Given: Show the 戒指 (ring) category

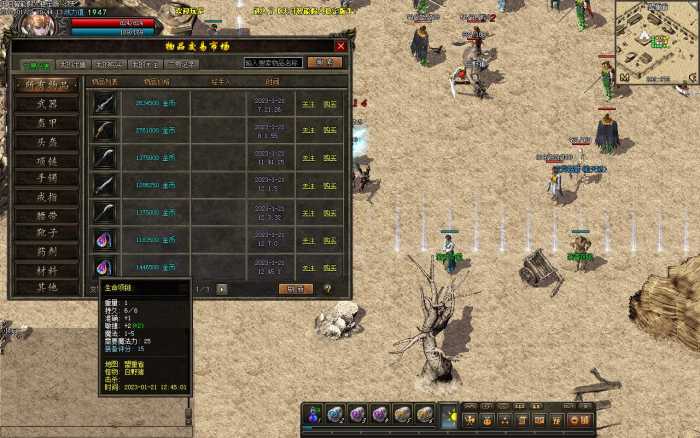Looking at the screenshot, I should (47, 197).
